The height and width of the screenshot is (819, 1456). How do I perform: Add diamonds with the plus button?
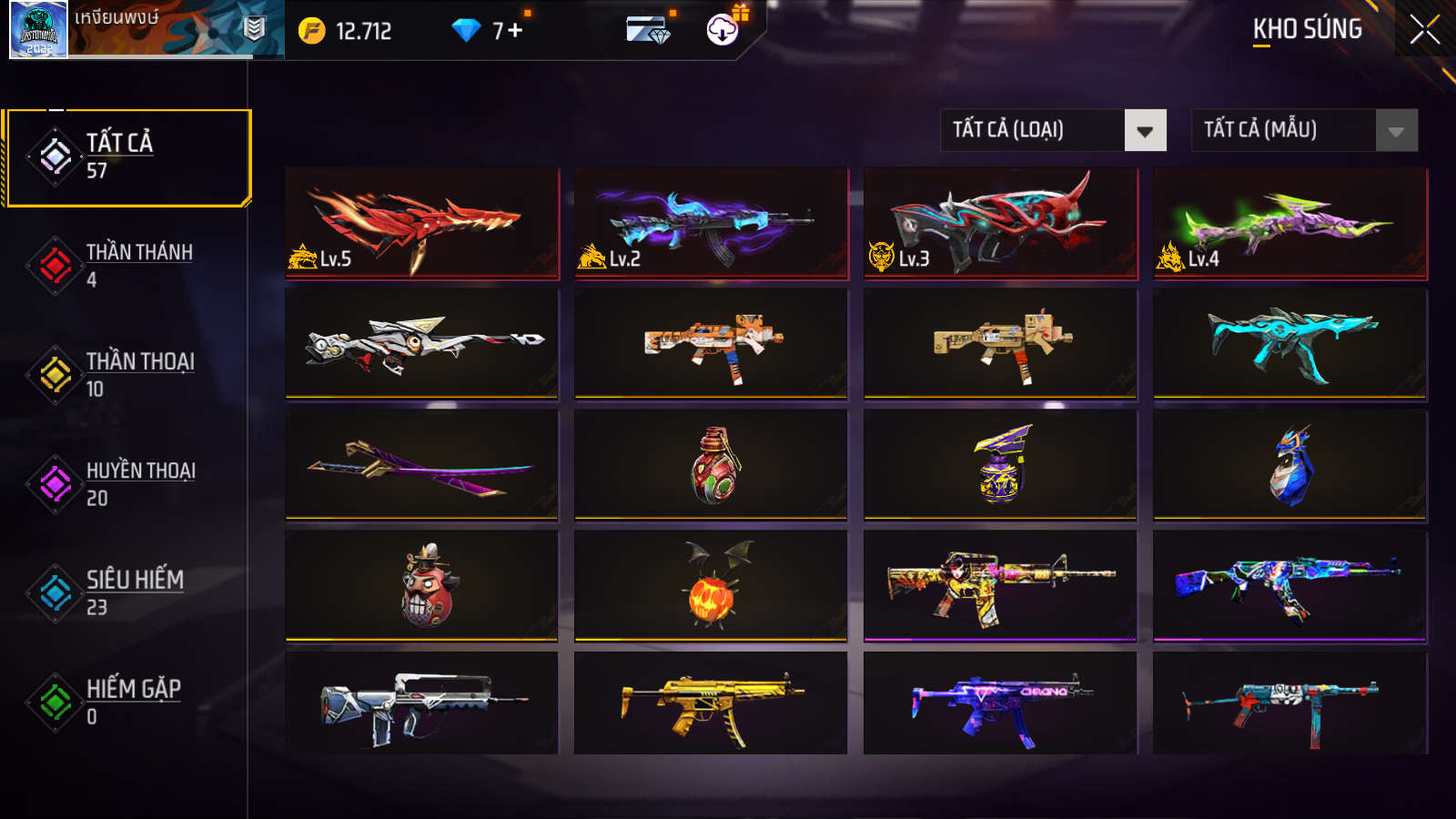(x=515, y=31)
